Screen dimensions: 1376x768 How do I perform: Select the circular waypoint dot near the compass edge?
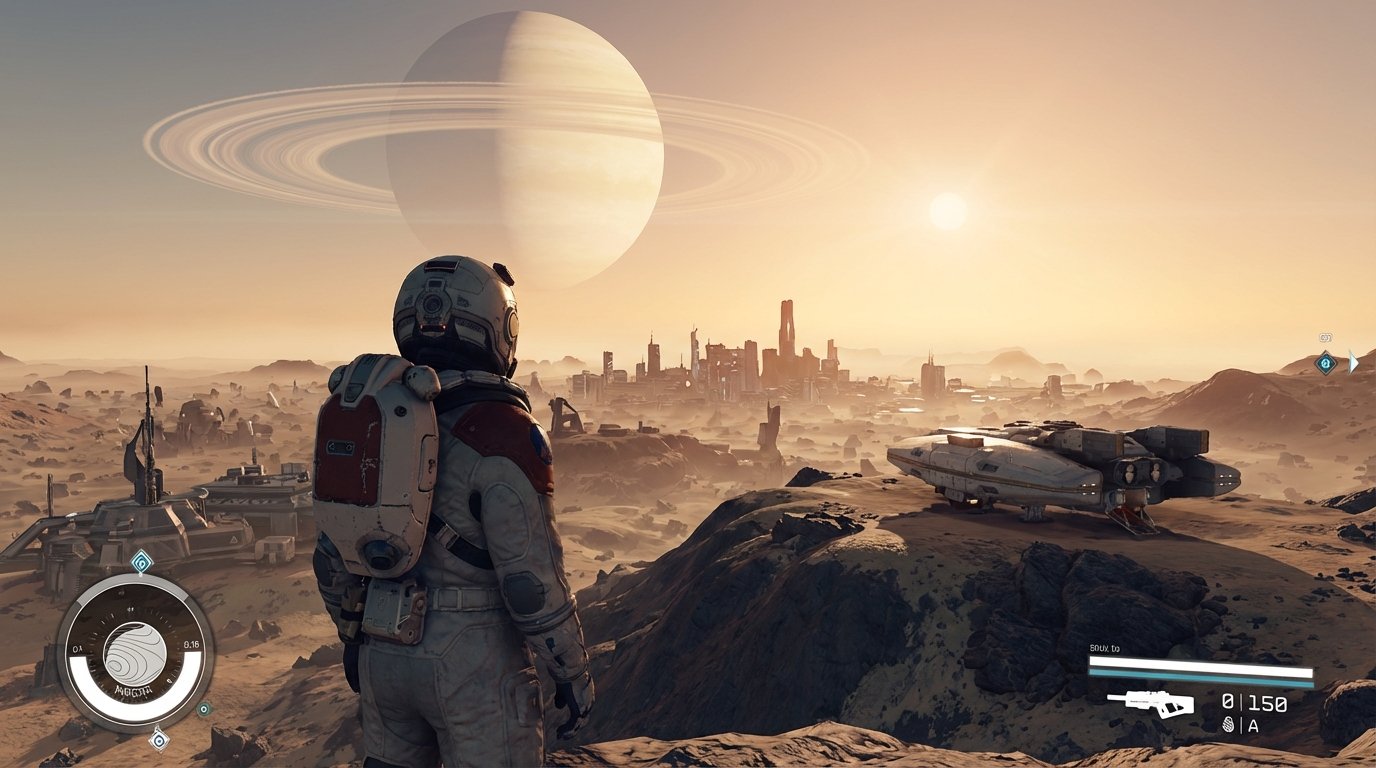(x=206, y=709)
